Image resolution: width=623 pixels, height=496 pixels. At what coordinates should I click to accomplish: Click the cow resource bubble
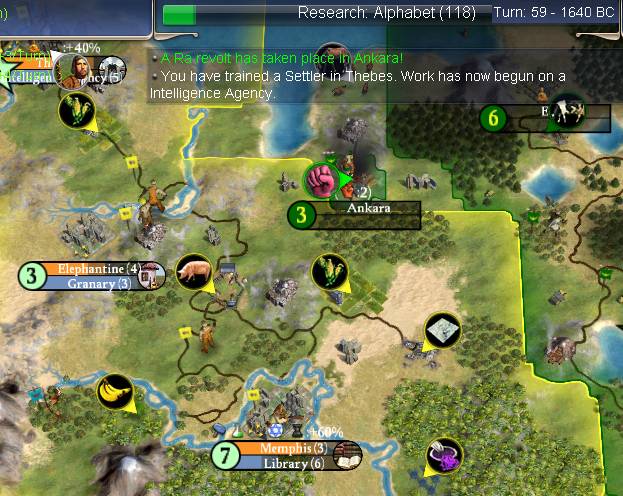point(569,108)
